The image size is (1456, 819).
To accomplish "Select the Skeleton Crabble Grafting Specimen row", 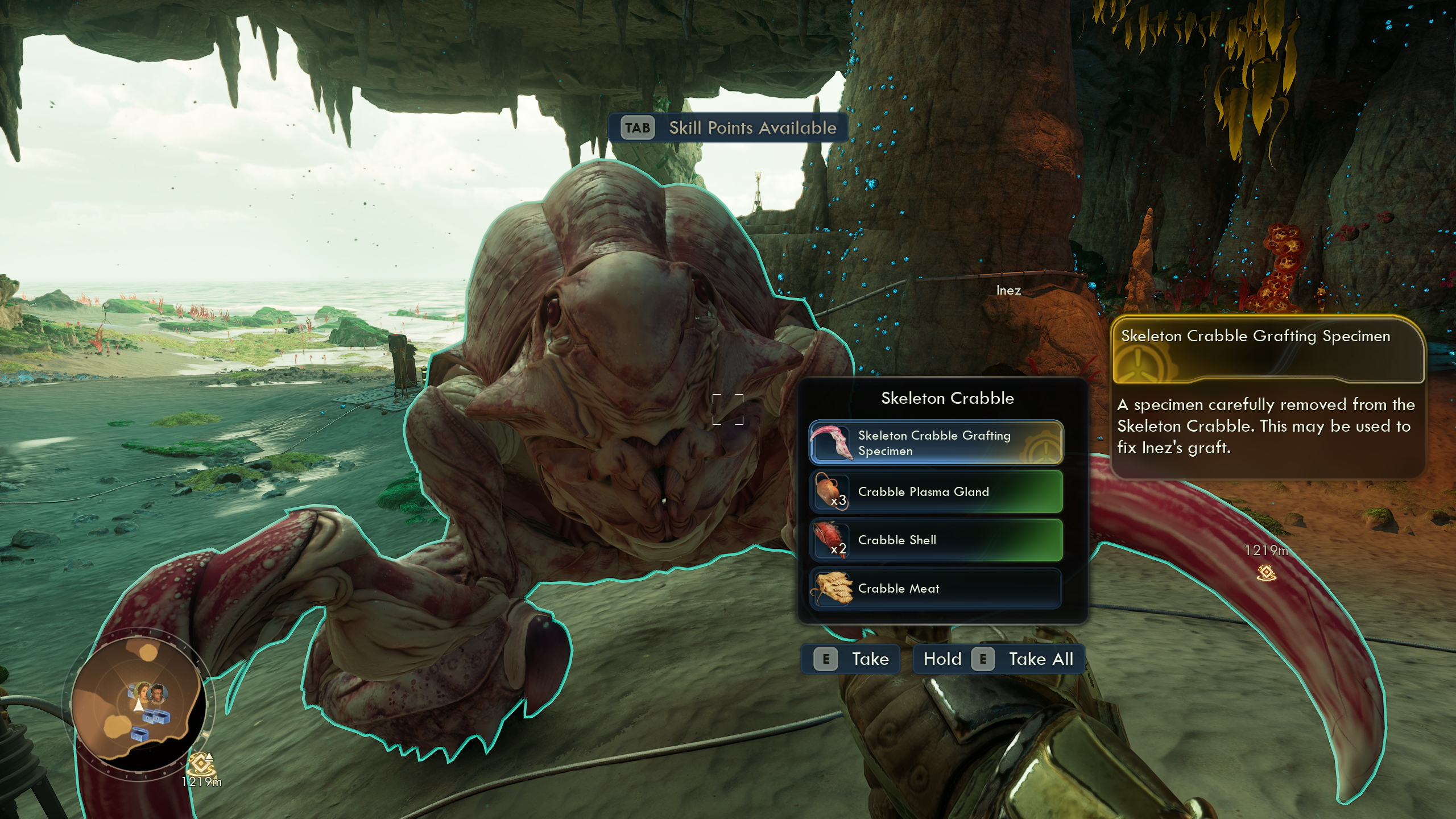I will pyautogui.click(x=936, y=443).
